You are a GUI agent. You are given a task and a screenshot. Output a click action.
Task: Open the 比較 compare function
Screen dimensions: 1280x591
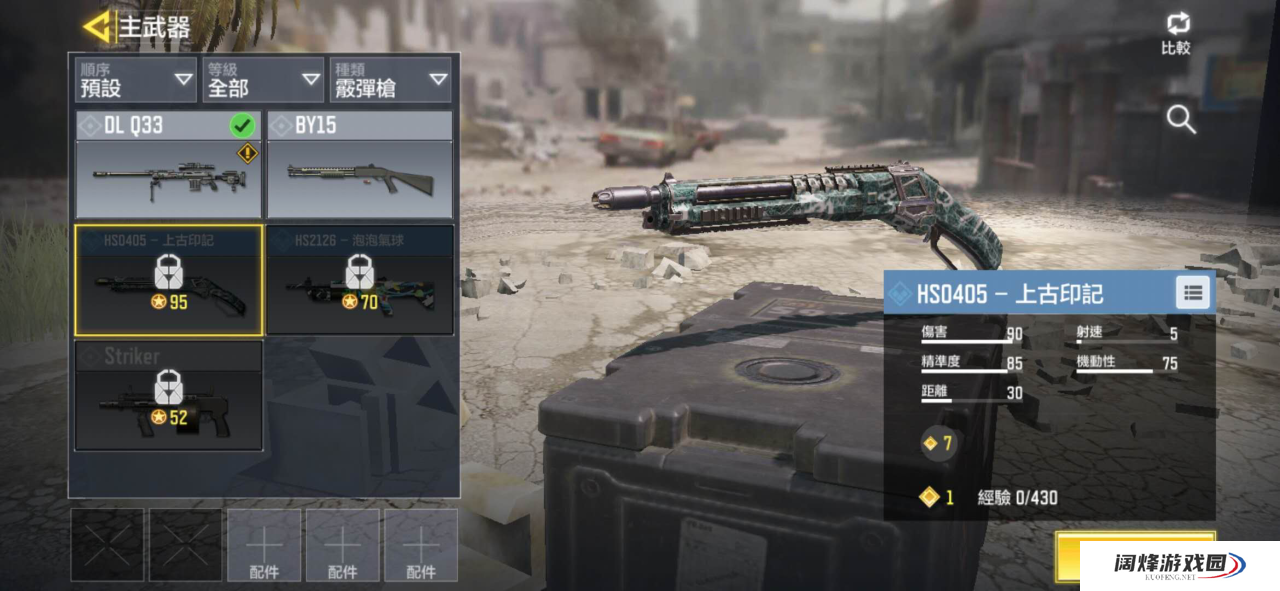click(1176, 34)
